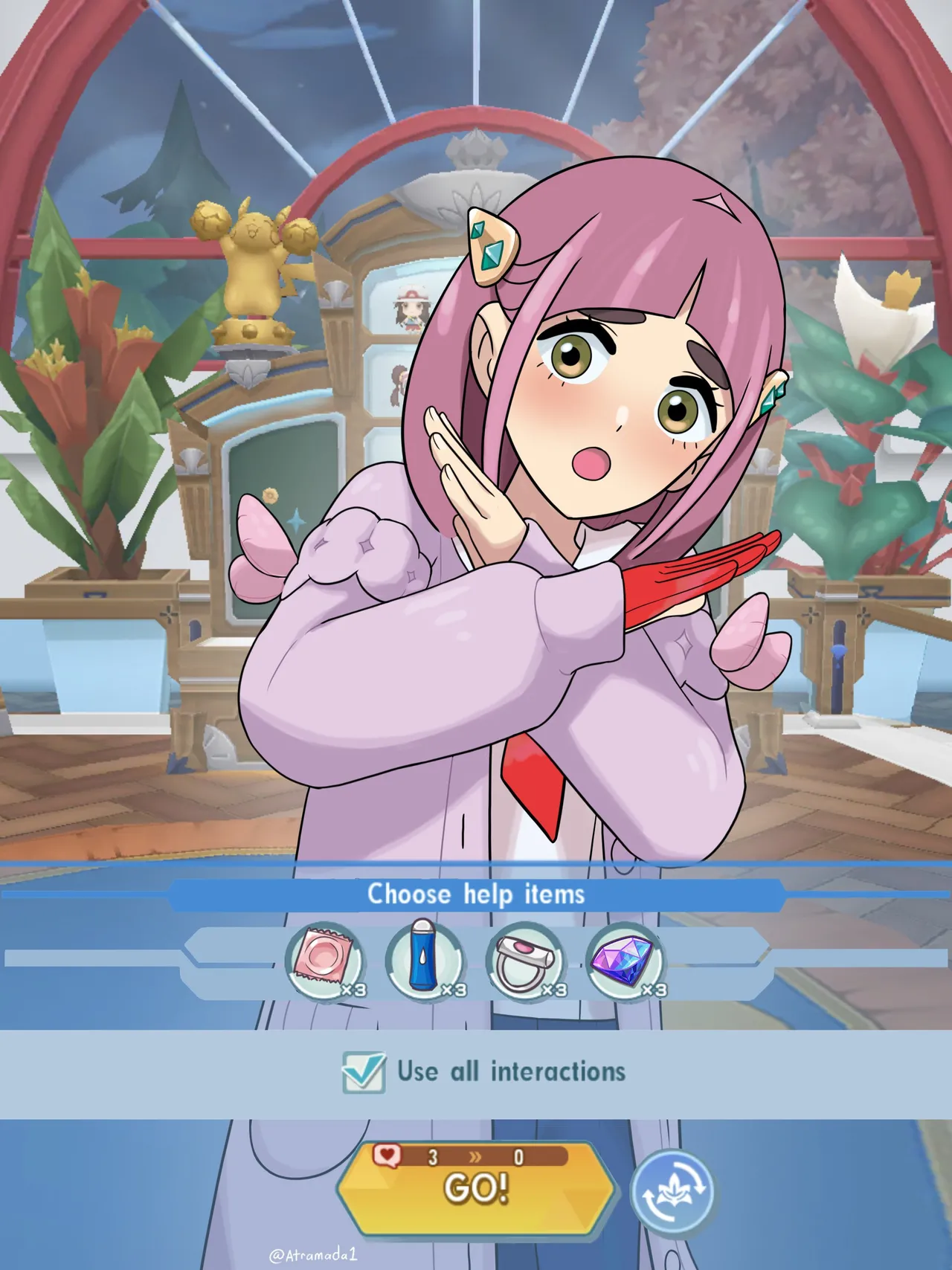Start with the yellow GO! button
The height and width of the screenshot is (1270, 952).
point(476,1189)
